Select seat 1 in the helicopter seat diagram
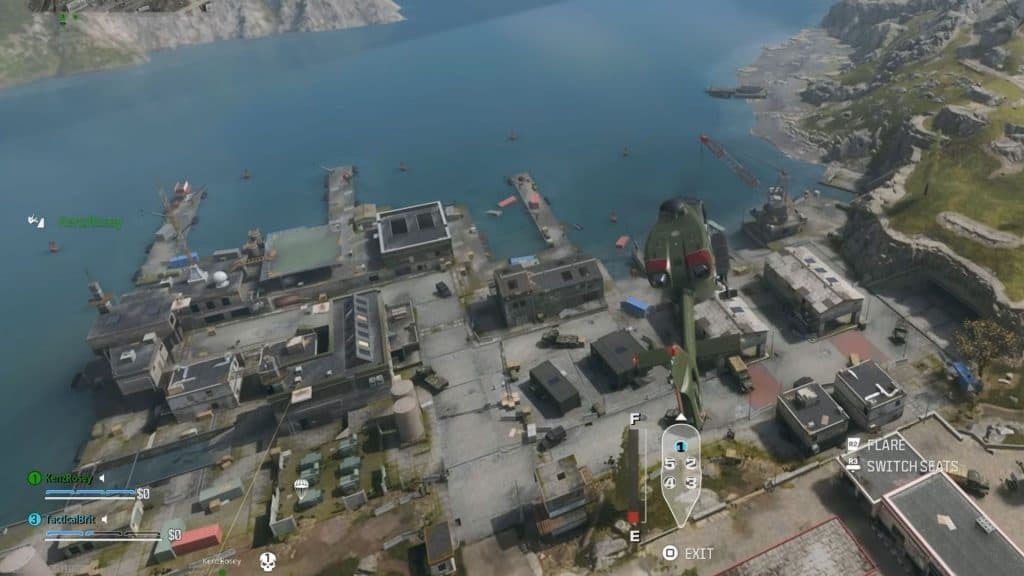 (680, 447)
